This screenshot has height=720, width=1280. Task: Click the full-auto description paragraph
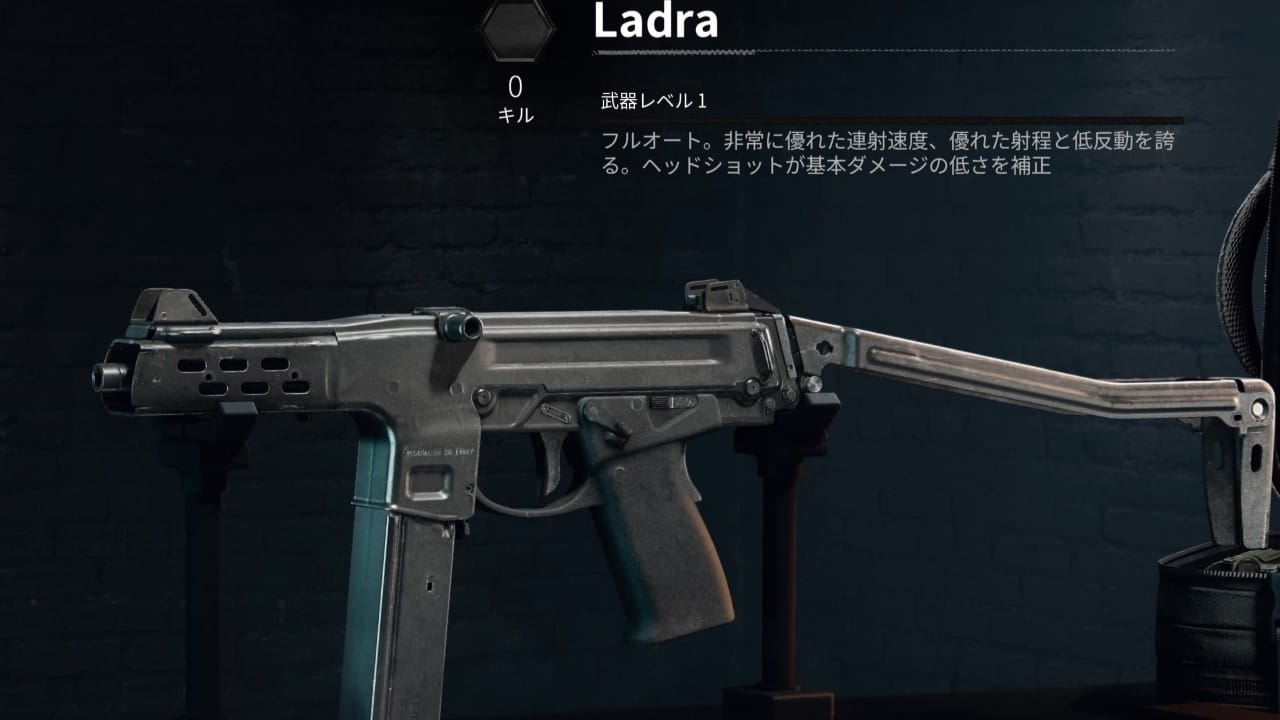coord(880,145)
